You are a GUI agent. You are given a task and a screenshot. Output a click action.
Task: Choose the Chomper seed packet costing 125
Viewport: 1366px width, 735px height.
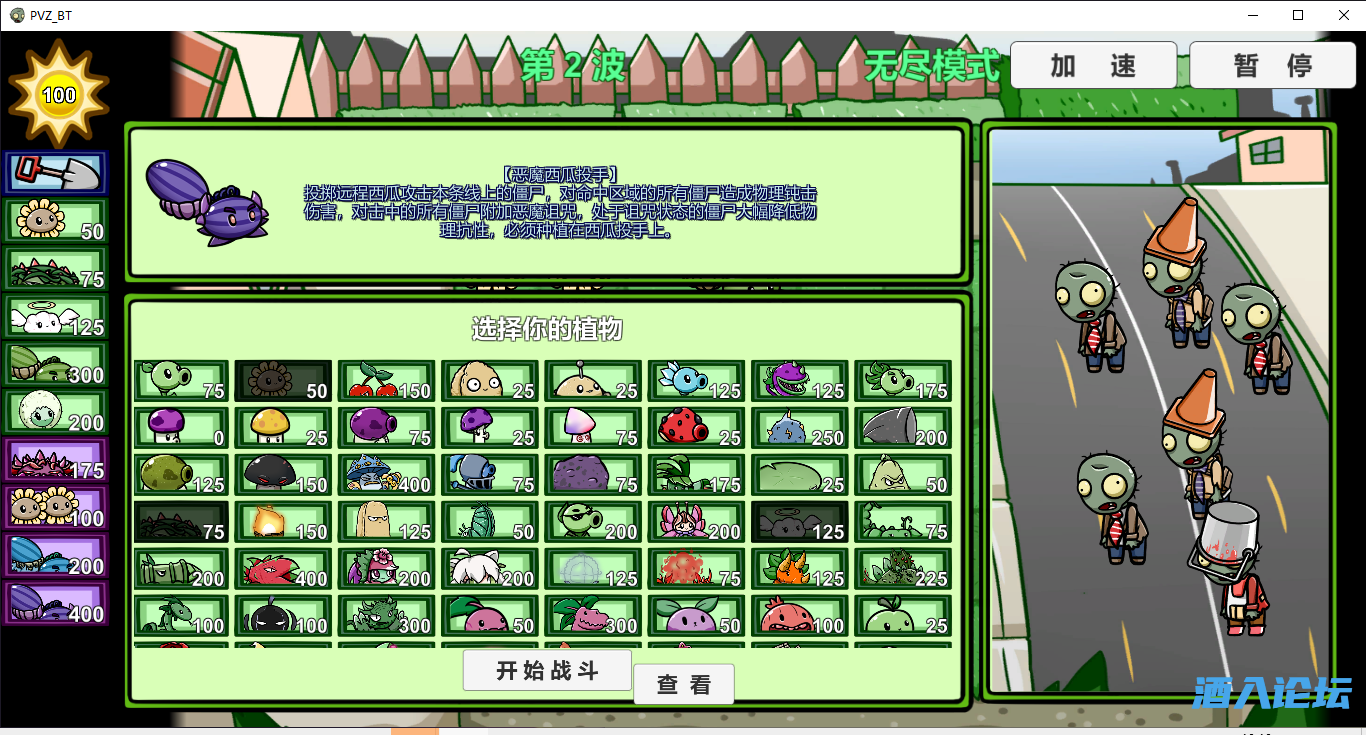798,380
